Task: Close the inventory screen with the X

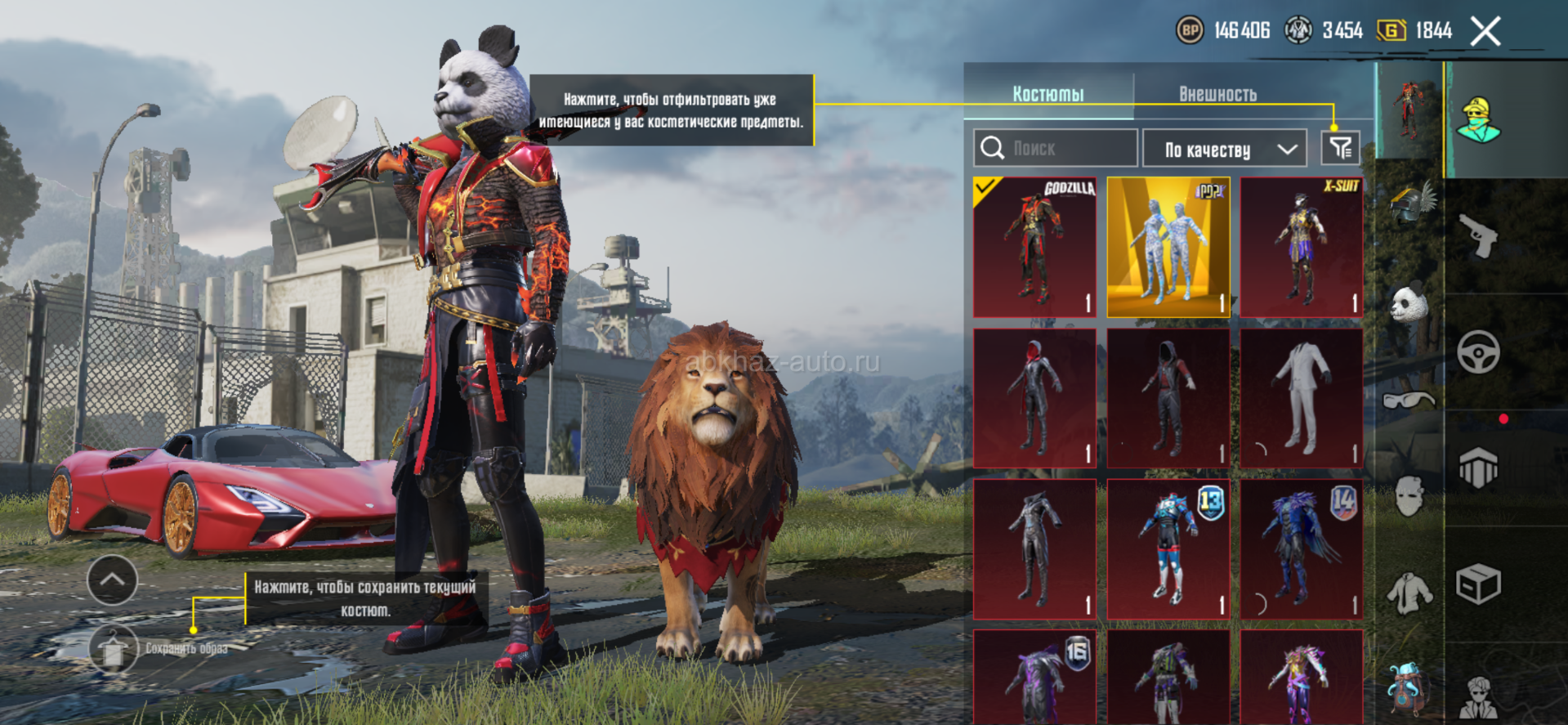Action: (1485, 32)
